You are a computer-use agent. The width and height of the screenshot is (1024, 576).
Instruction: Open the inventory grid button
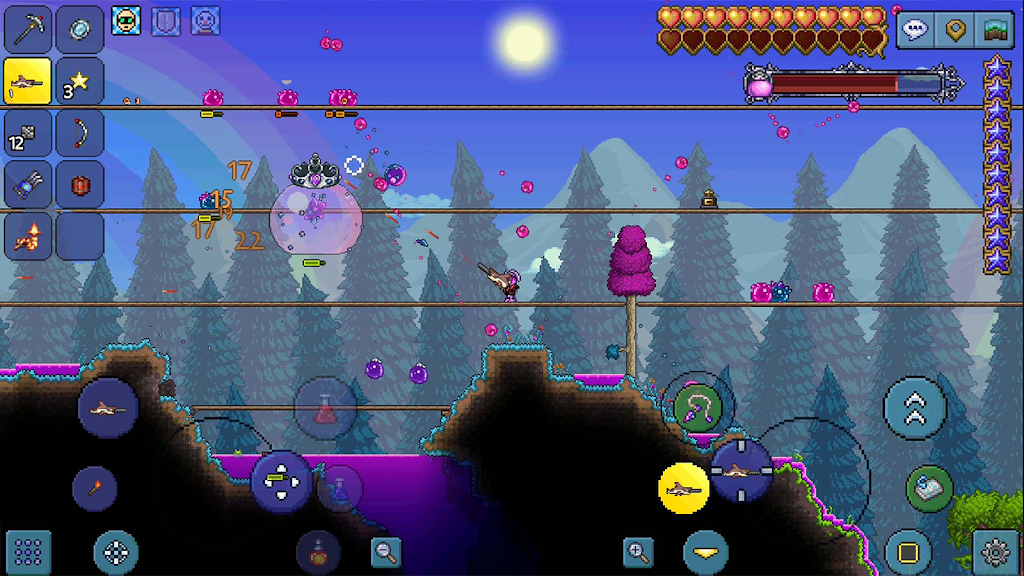click(29, 551)
